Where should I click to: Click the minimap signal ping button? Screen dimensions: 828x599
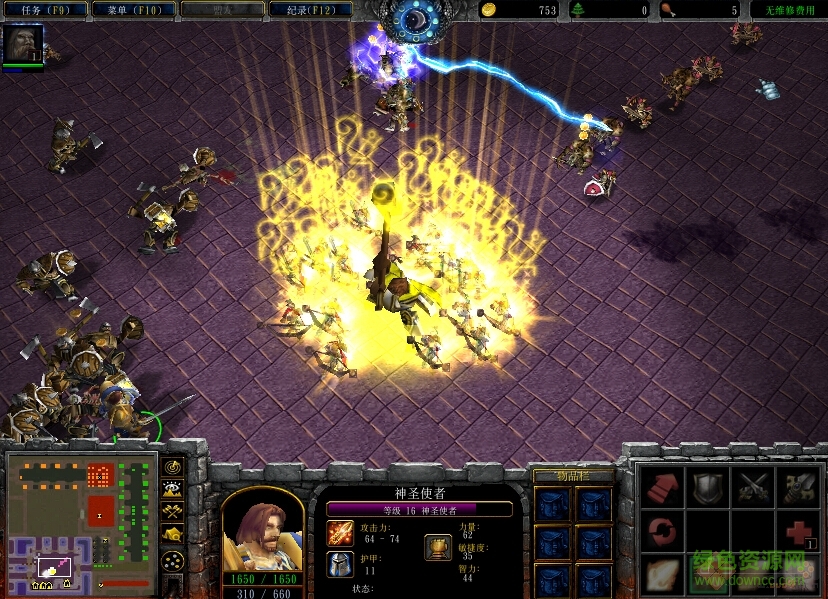(173, 467)
